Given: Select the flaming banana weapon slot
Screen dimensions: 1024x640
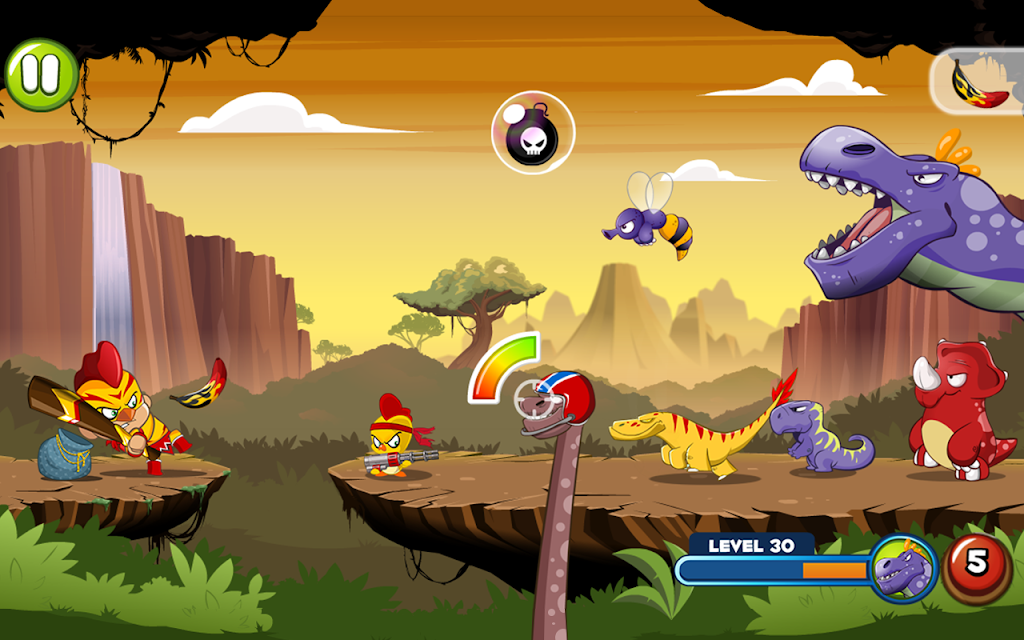Looking at the screenshot, I should point(979,80).
